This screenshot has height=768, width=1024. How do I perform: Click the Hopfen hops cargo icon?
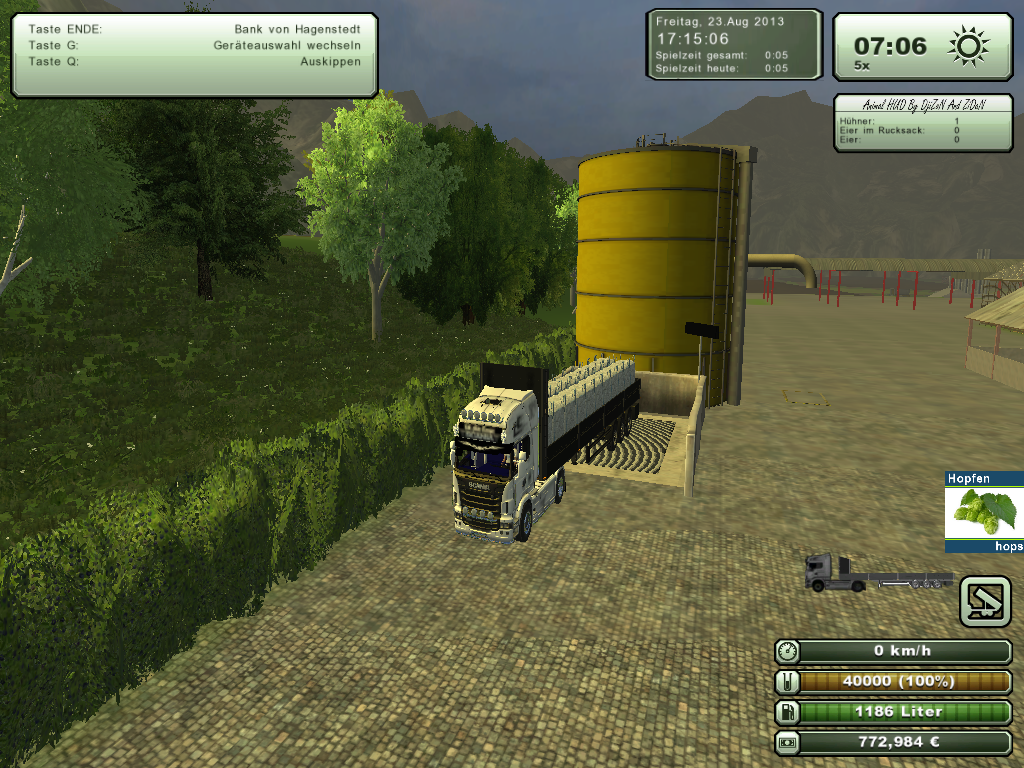tap(983, 512)
